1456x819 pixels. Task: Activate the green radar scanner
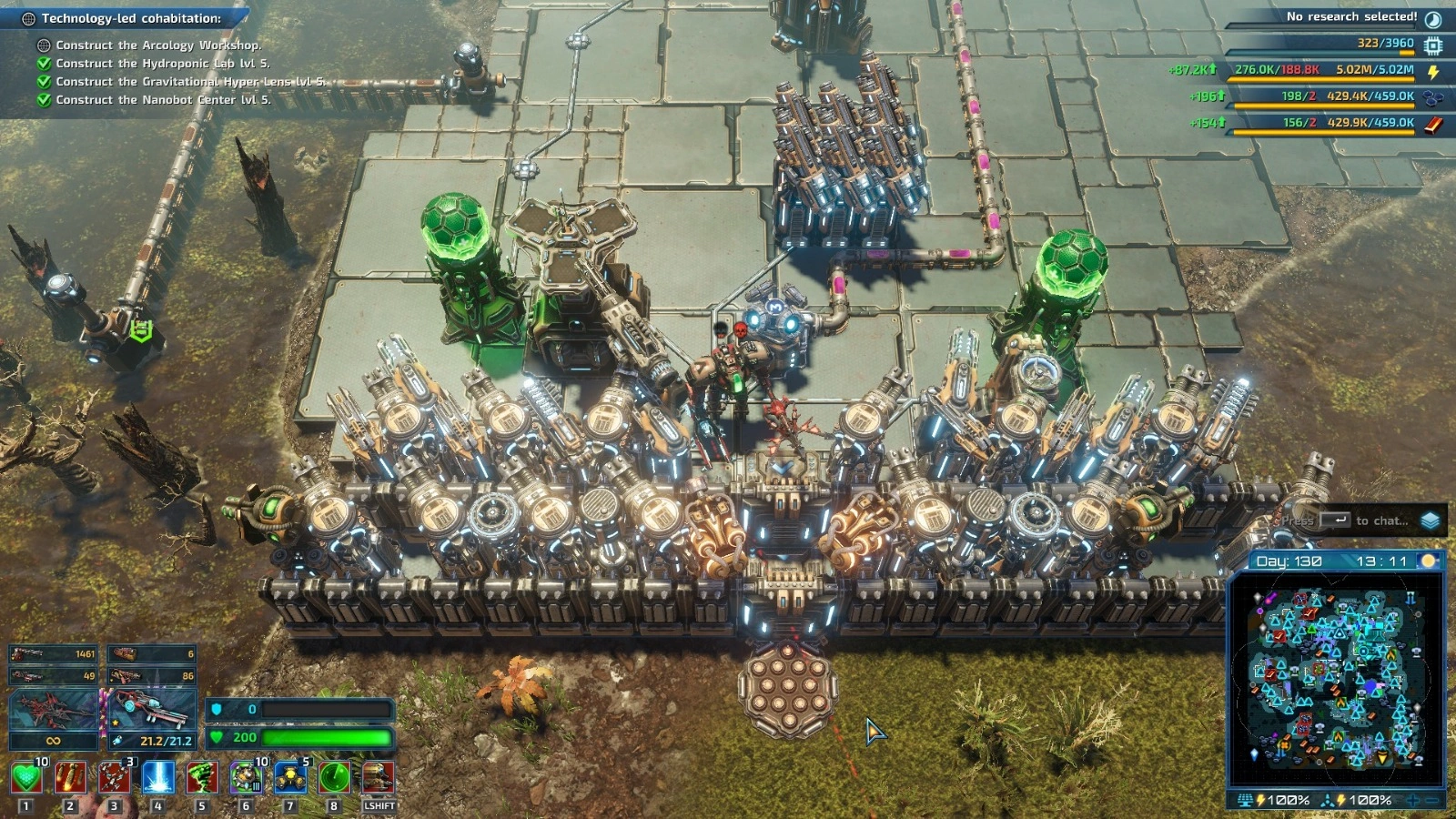click(334, 778)
